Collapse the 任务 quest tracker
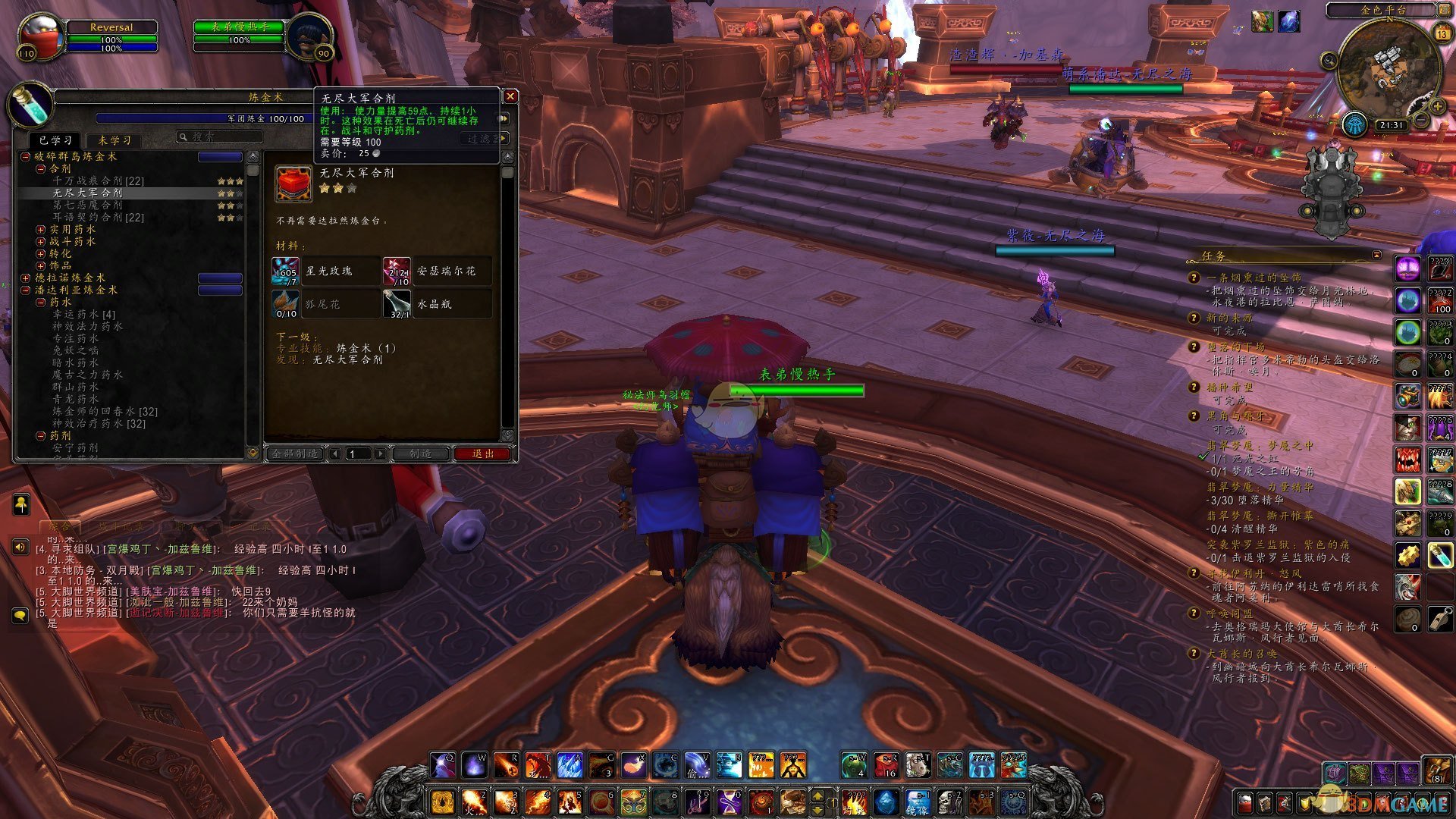1456x819 pixels. pos(1376,255)
